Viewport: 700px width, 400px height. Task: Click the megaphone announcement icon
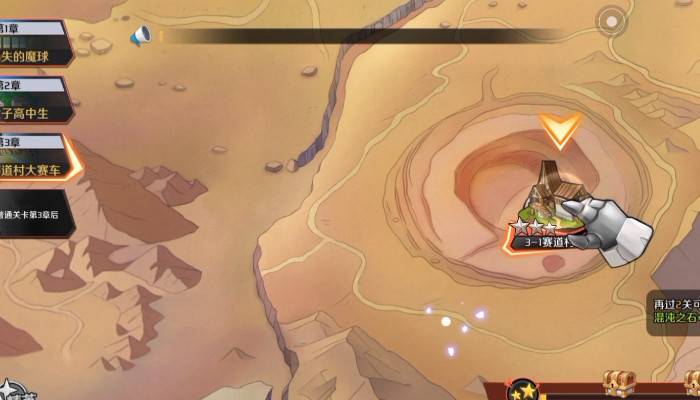(x=140, y=36)
